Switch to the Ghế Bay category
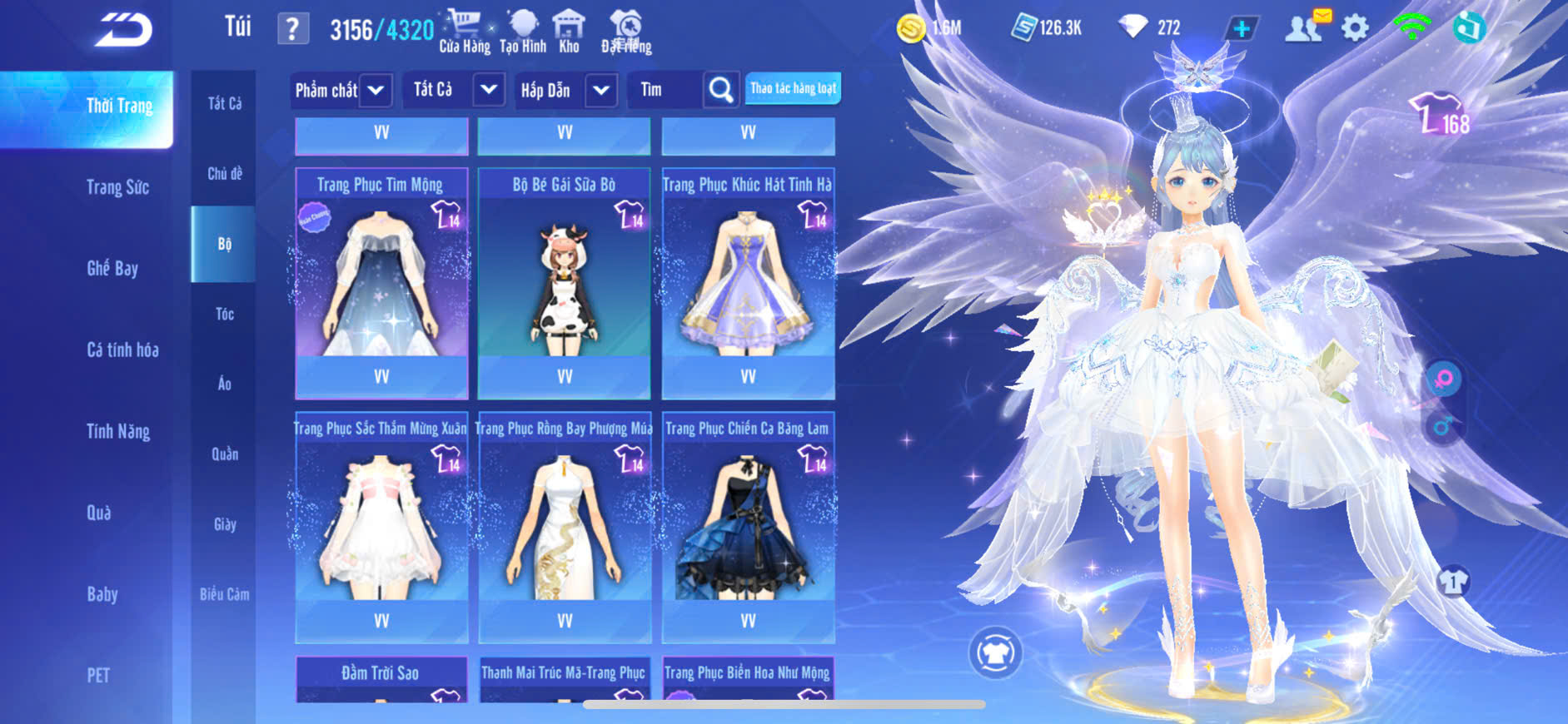The width and height of the screenshot is (1568, 724). (x=112, y=268)
